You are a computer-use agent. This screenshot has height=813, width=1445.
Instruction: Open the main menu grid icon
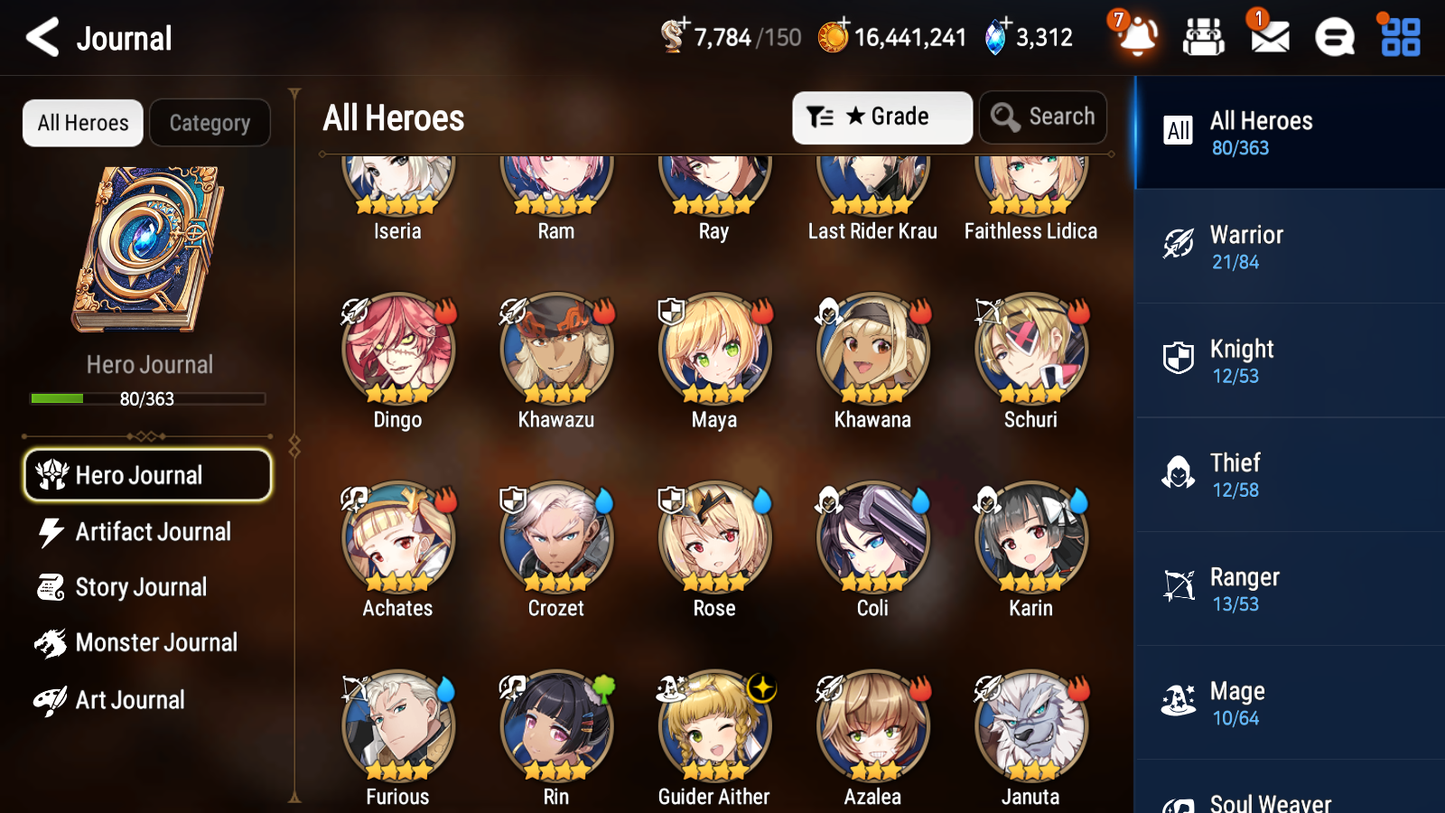click(x=1399, y=36)
